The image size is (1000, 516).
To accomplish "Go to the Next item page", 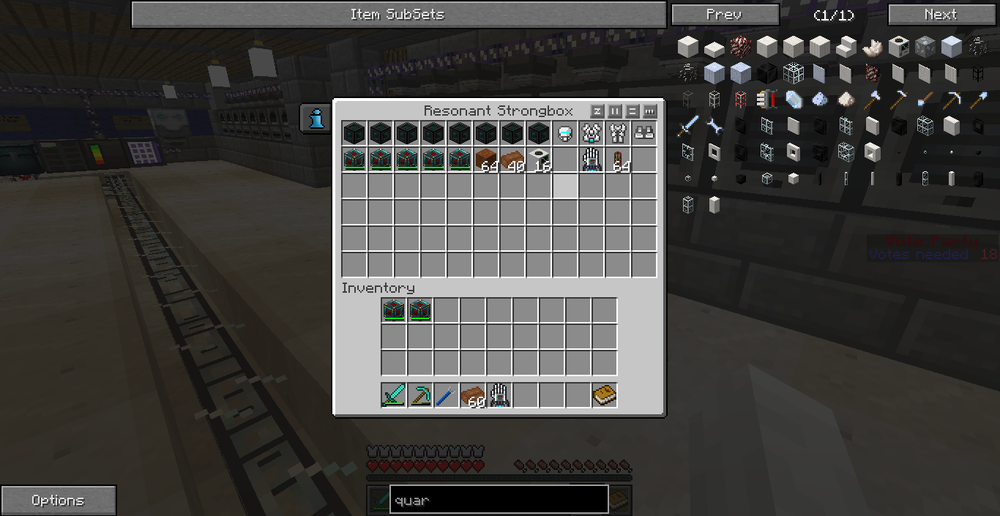I will pyautogui.click(x=940, y=14).
